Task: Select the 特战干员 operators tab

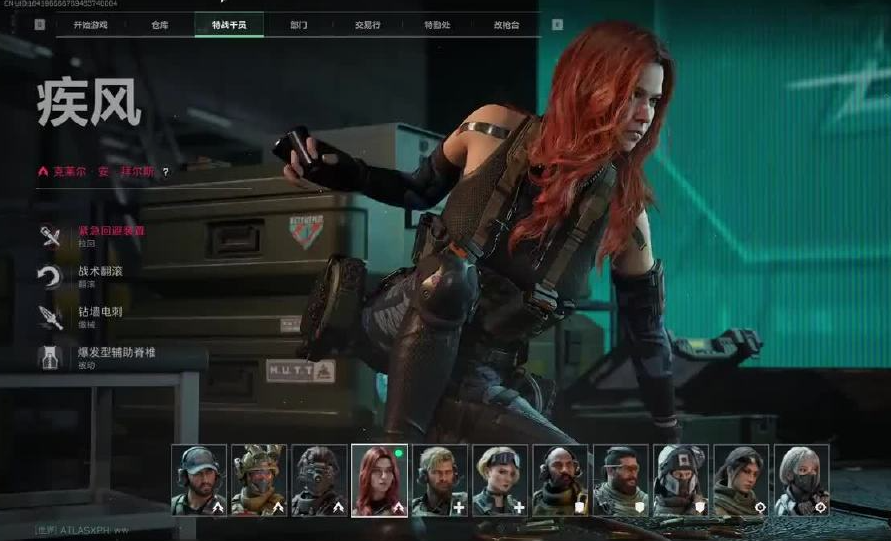Action: 229,24
